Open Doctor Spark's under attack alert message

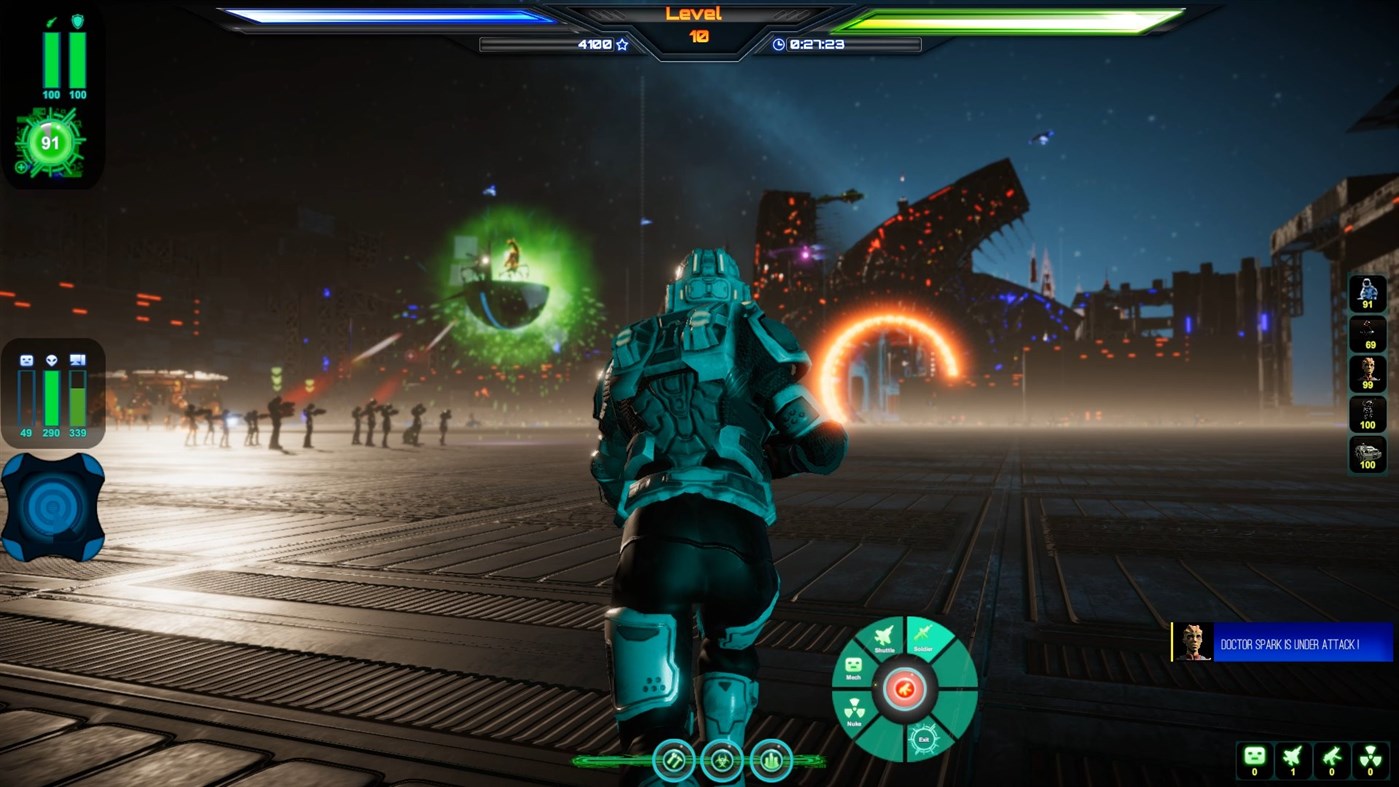point(1290,643)
